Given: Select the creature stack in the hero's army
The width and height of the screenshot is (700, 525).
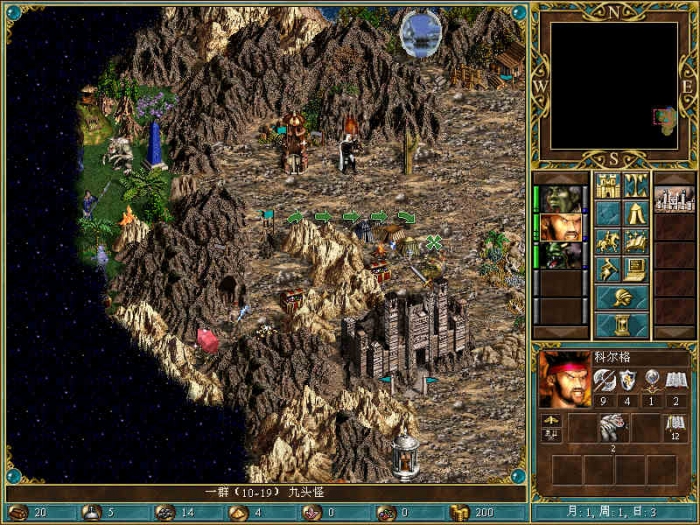Looking at the screenshot, I should click(x=610, y=430).
